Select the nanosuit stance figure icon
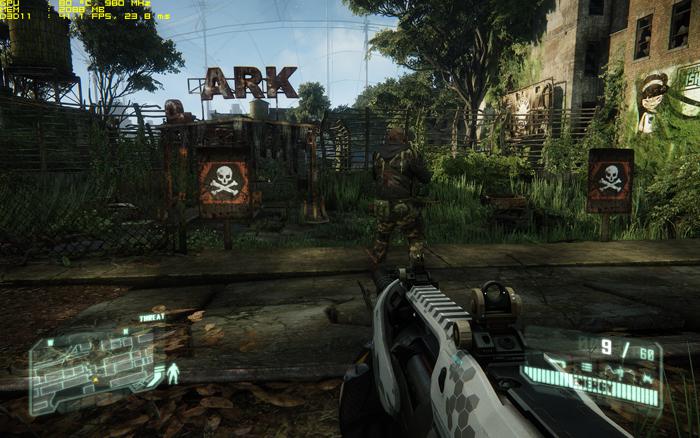 click(x=172, y=373)
